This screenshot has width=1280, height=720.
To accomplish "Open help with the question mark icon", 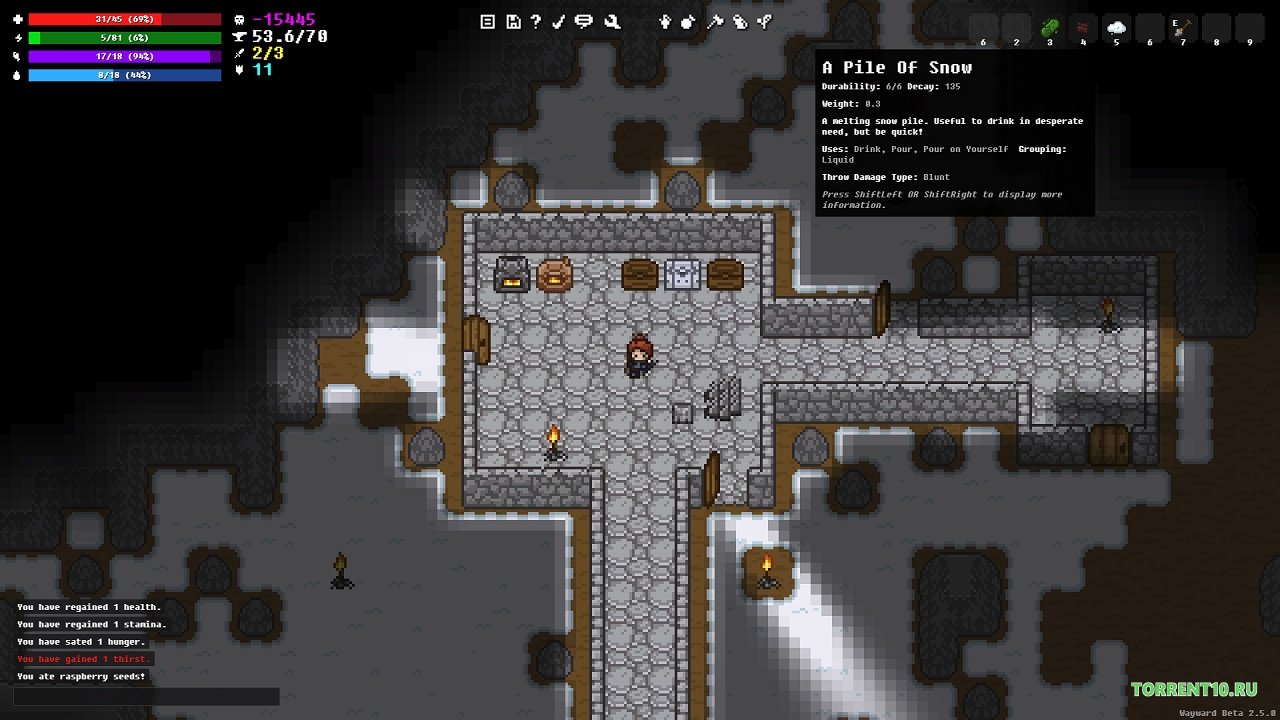I will click(536, 21).
